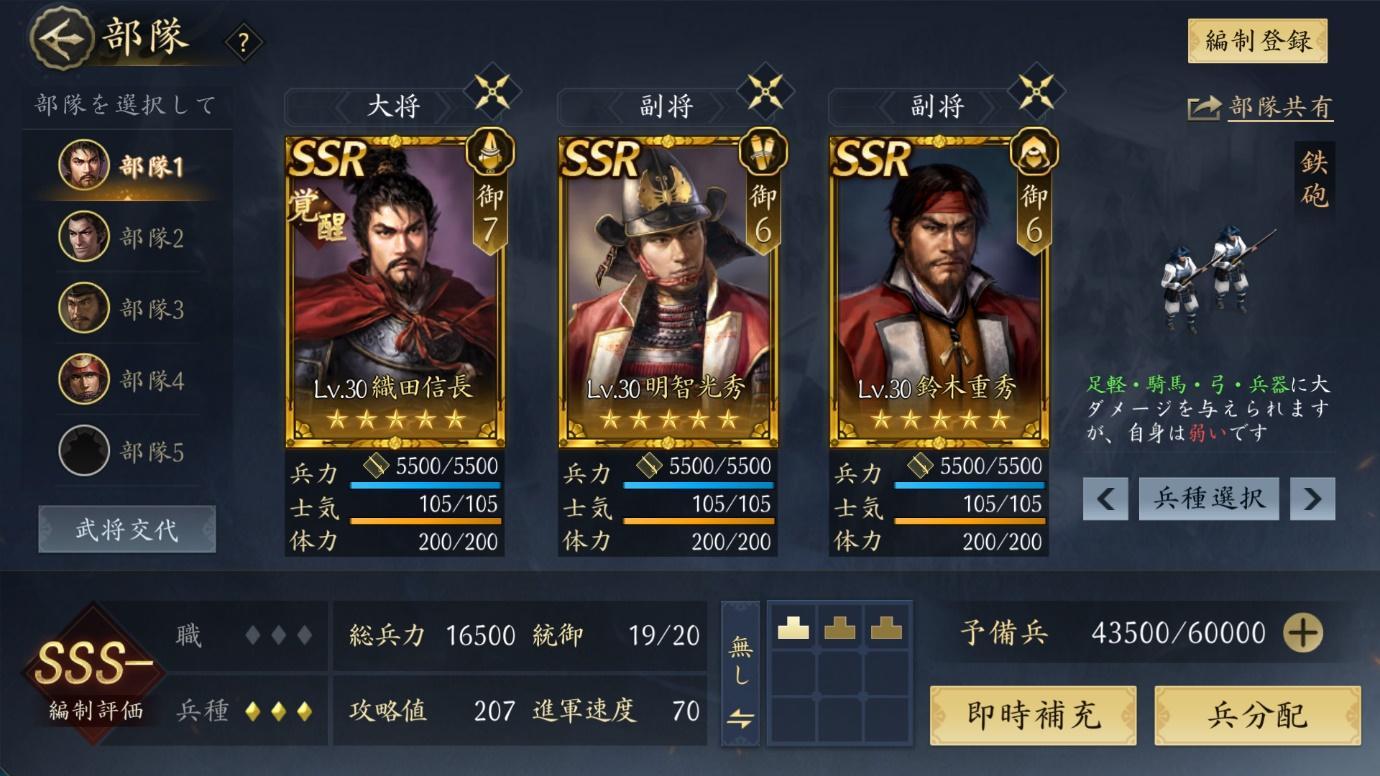The image size is (1380, 776).
Task: Open 兵分配 troop allocation
Action: (1257, 715)
